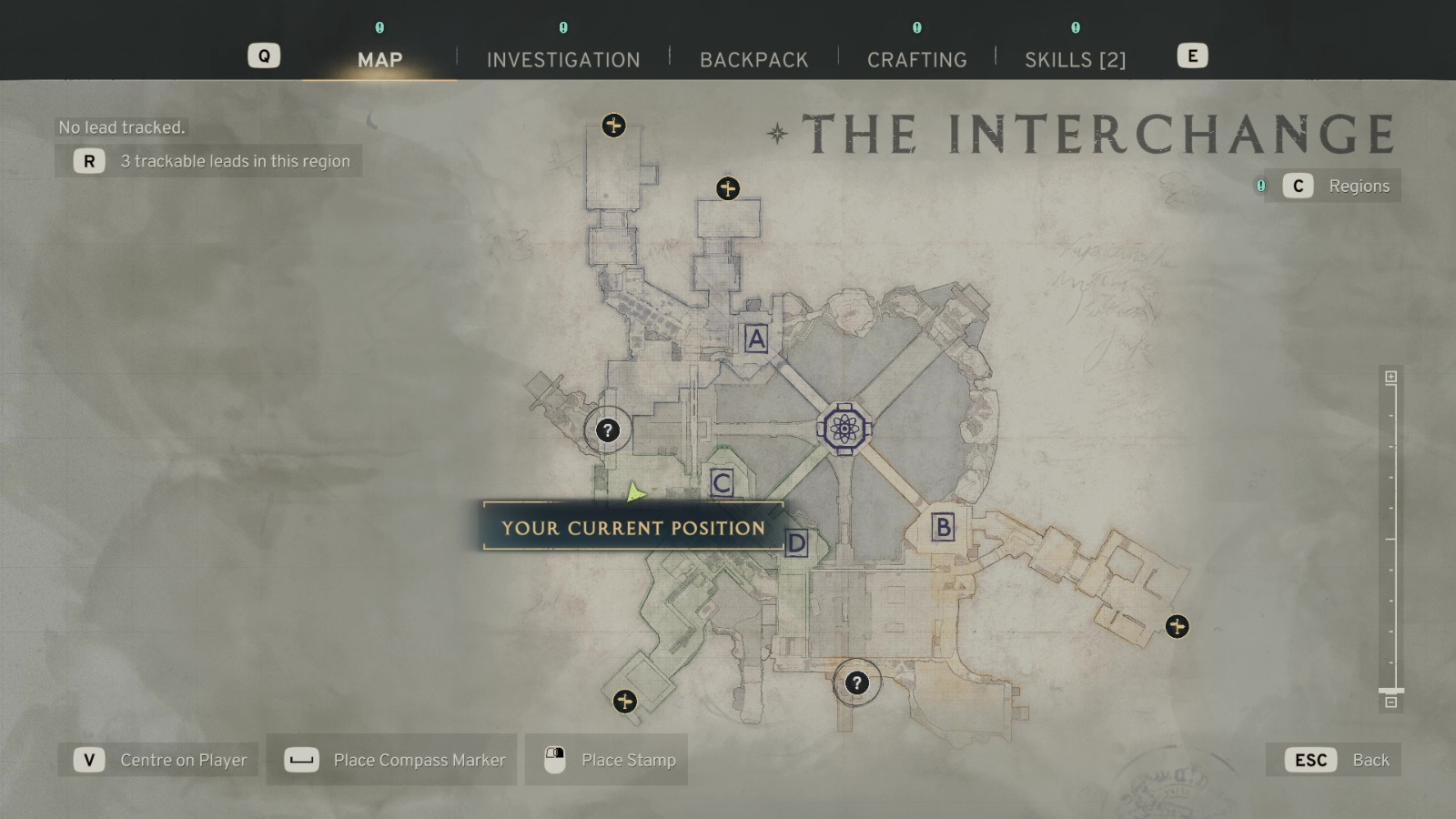Switch to the INVESTIGATION tab
This screenshot has width=1456, height=819.
tap(562, 59)
